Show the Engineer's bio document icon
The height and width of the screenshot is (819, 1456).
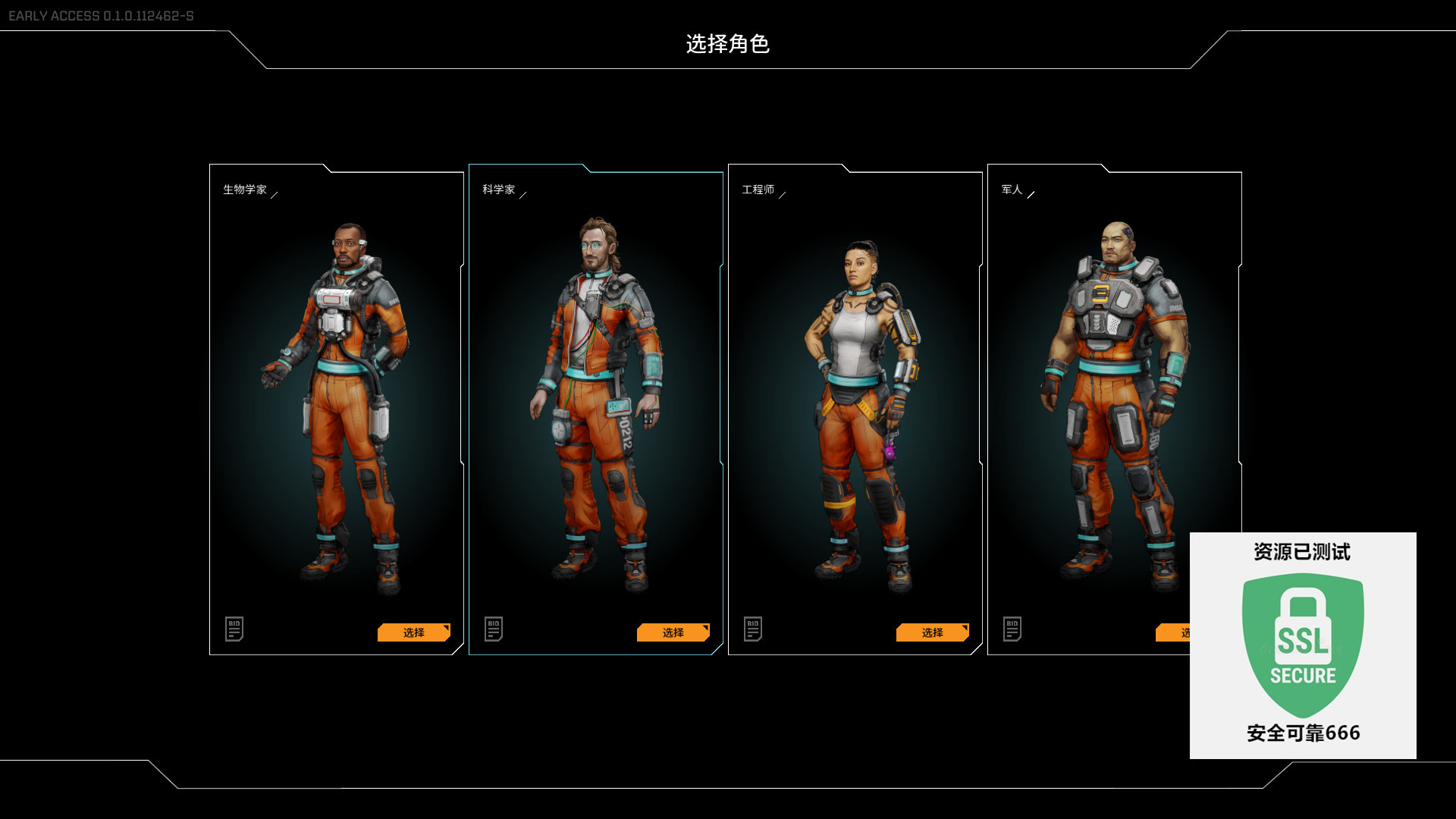pyautogui.click(x=753, y=629)
